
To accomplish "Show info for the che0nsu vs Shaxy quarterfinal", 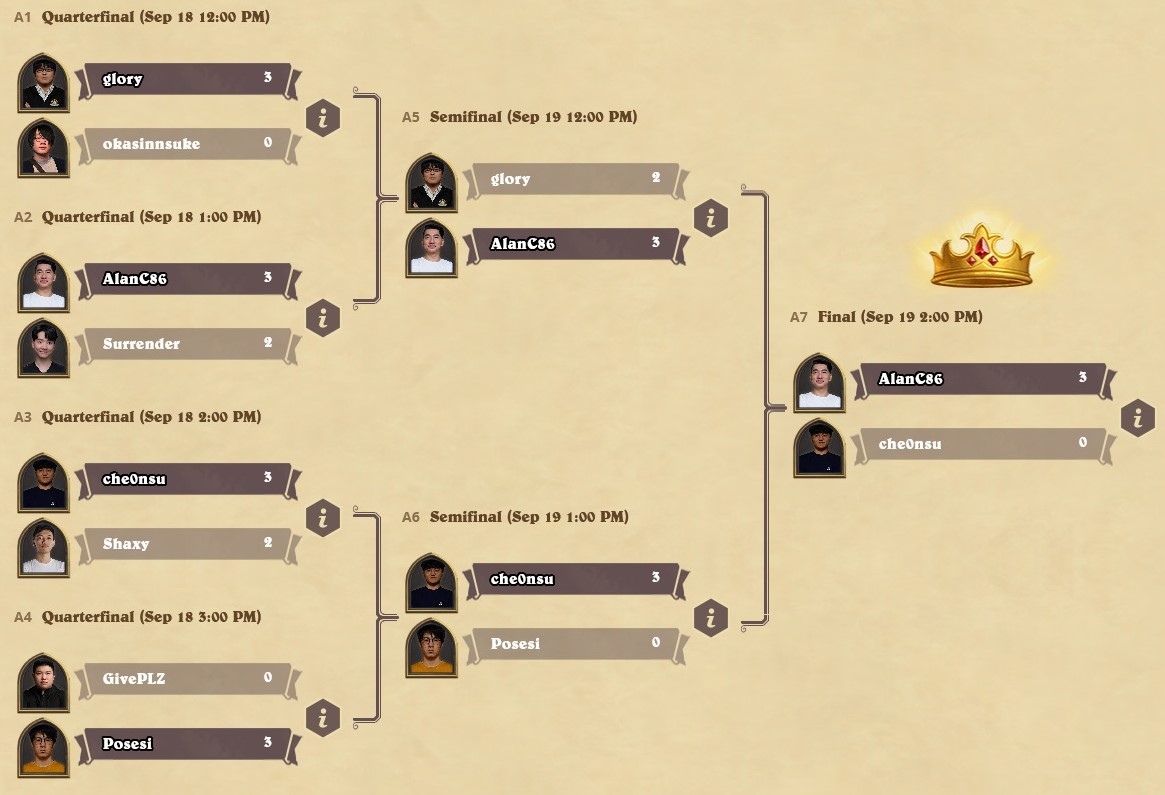I will point(323,518).
